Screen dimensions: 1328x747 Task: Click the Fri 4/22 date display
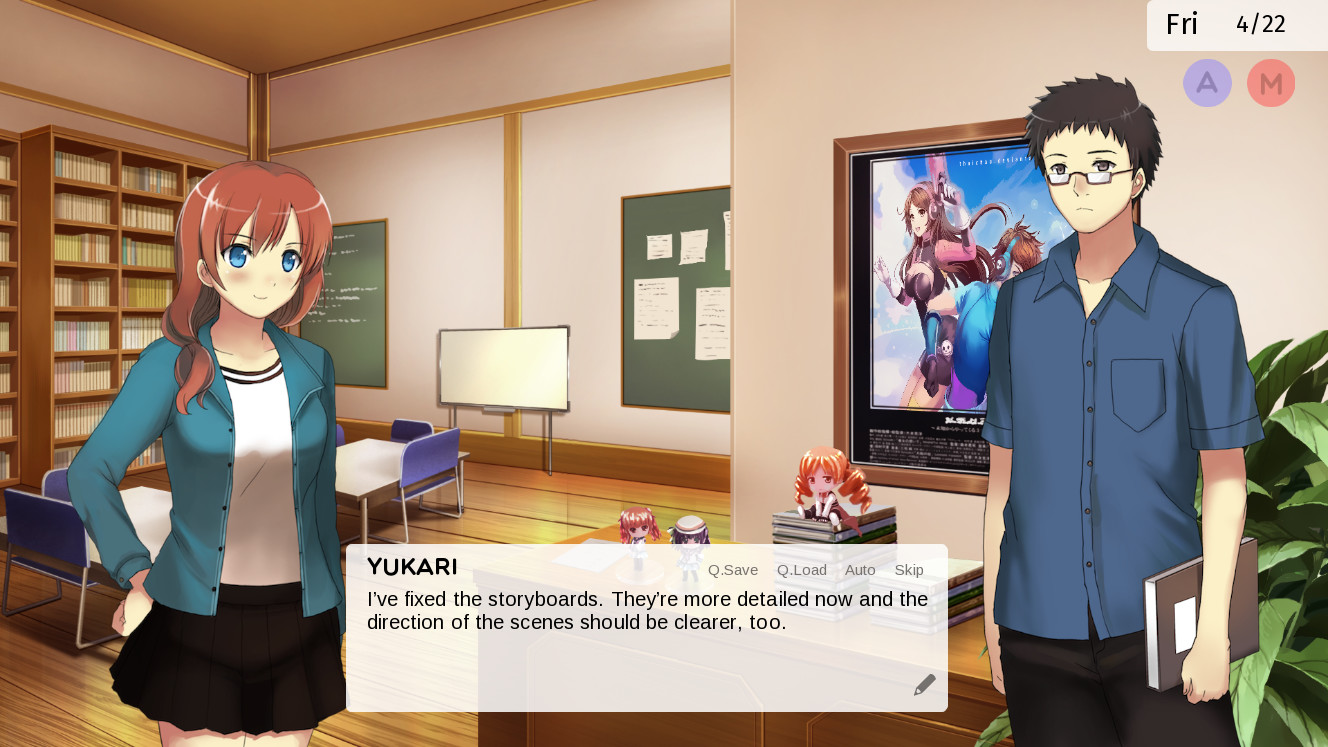pos(1233,24)
